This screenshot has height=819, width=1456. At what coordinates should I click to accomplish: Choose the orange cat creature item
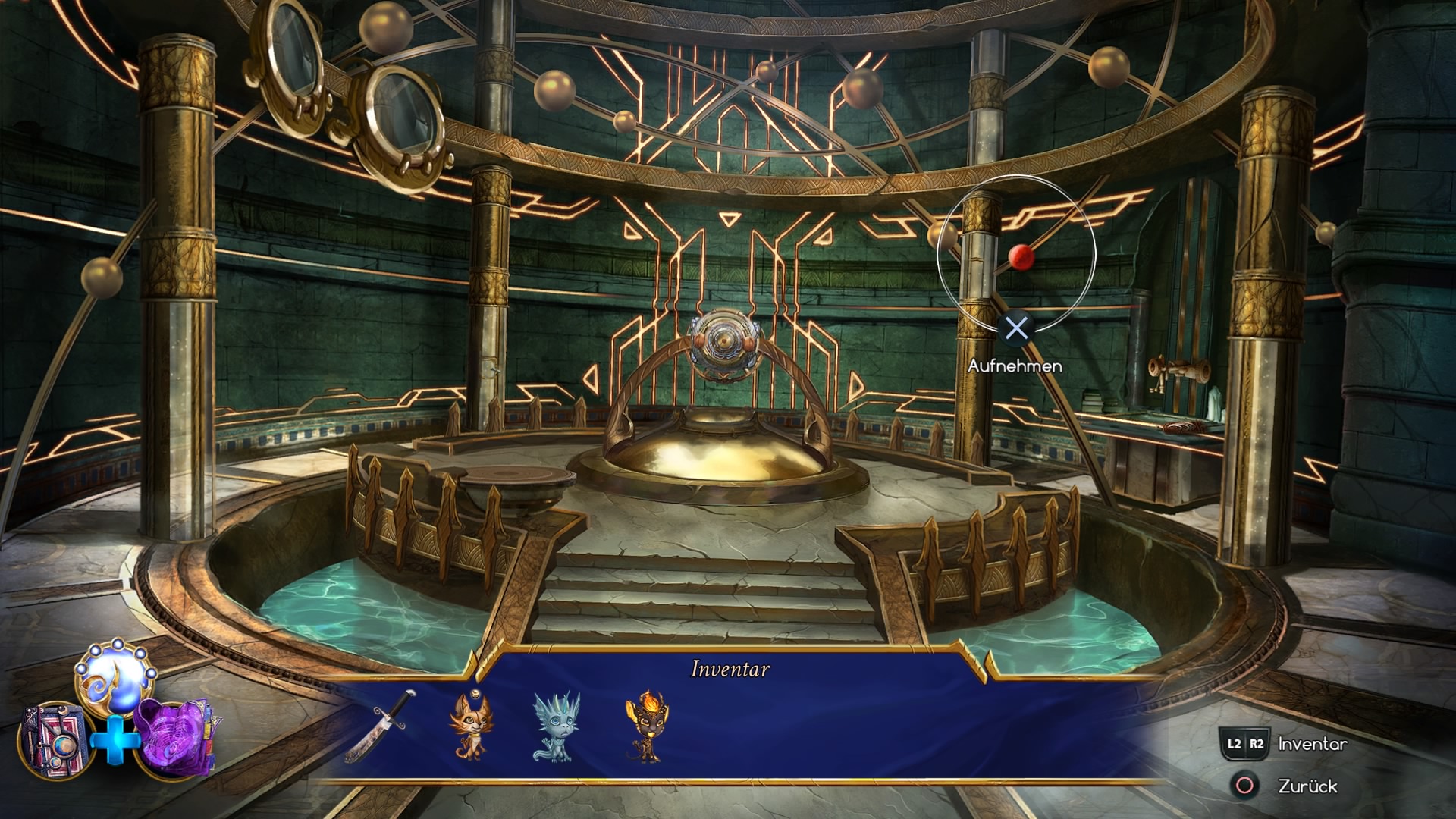[469, 726]
